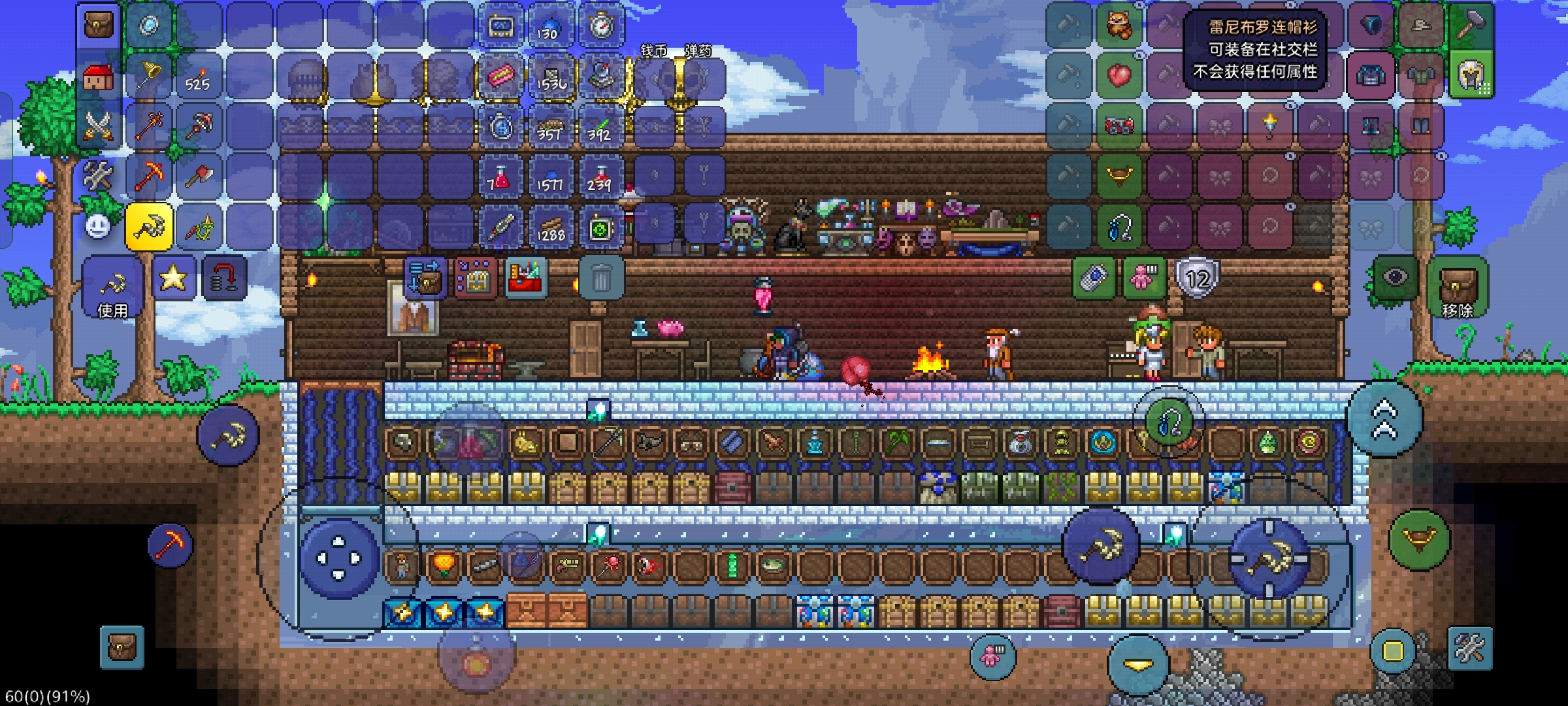Screen dimensions: 1568x706
Task: Open the crafting tab with hammer and wrench
Action: (x=99, y=176)
